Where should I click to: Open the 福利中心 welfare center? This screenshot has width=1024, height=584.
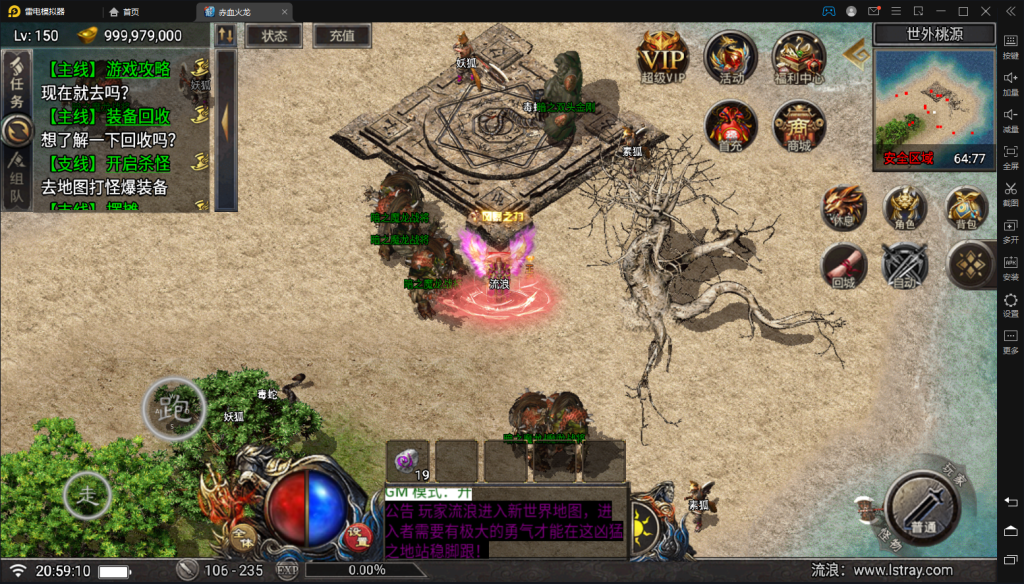(799, 55)
